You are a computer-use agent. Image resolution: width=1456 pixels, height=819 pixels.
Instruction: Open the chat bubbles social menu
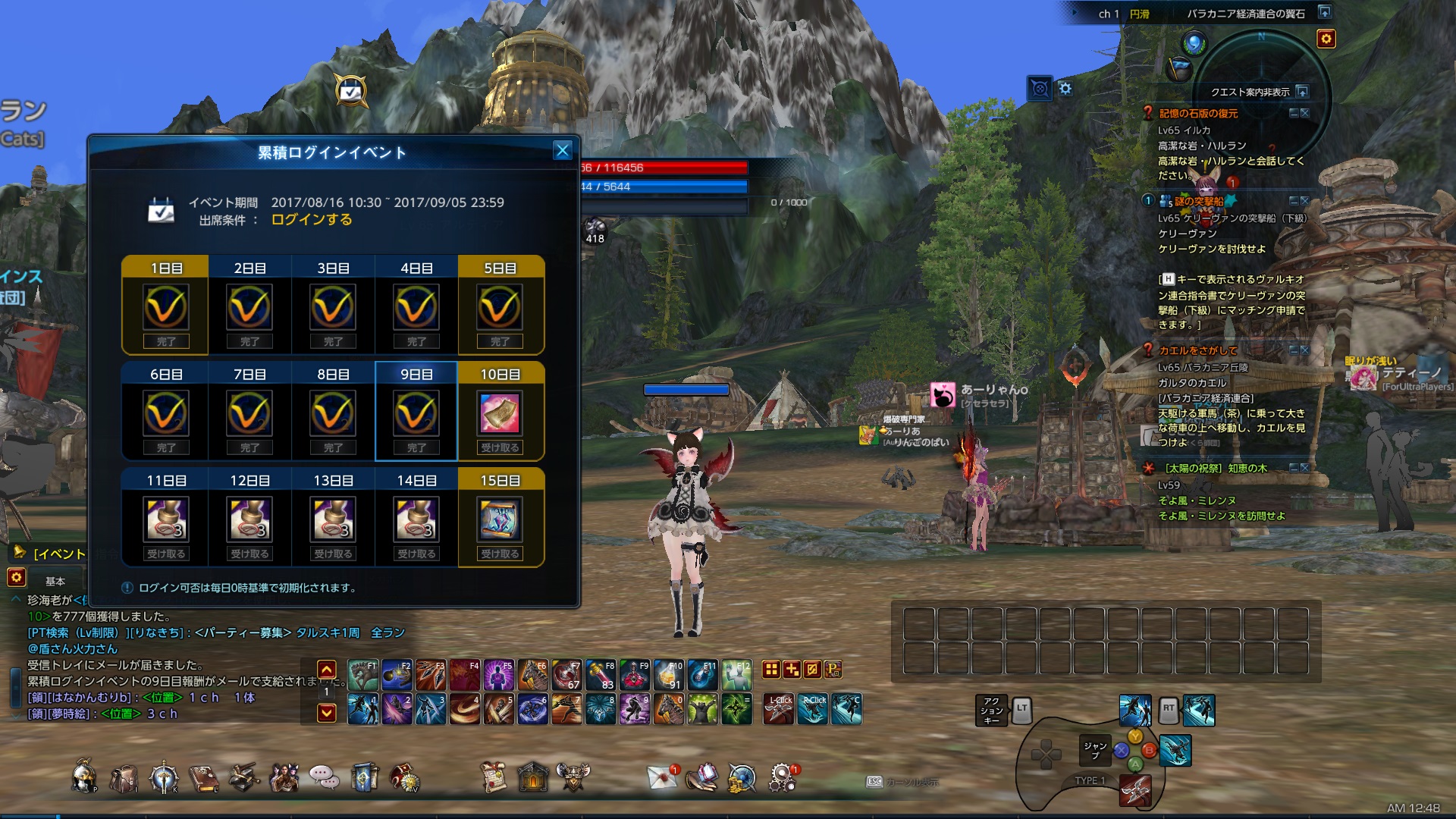(324, 777)
